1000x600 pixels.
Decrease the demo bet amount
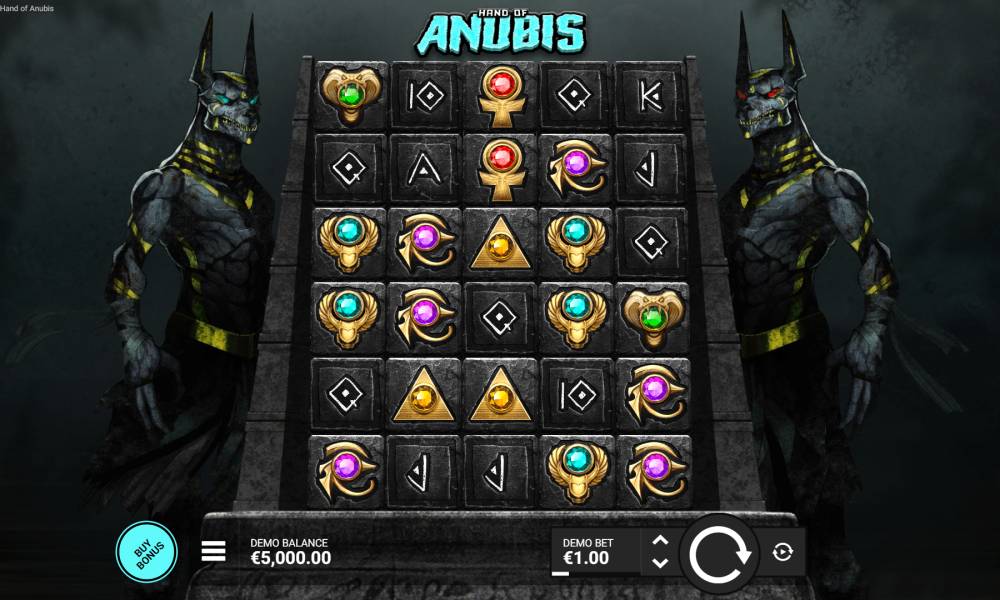[659, 563]
